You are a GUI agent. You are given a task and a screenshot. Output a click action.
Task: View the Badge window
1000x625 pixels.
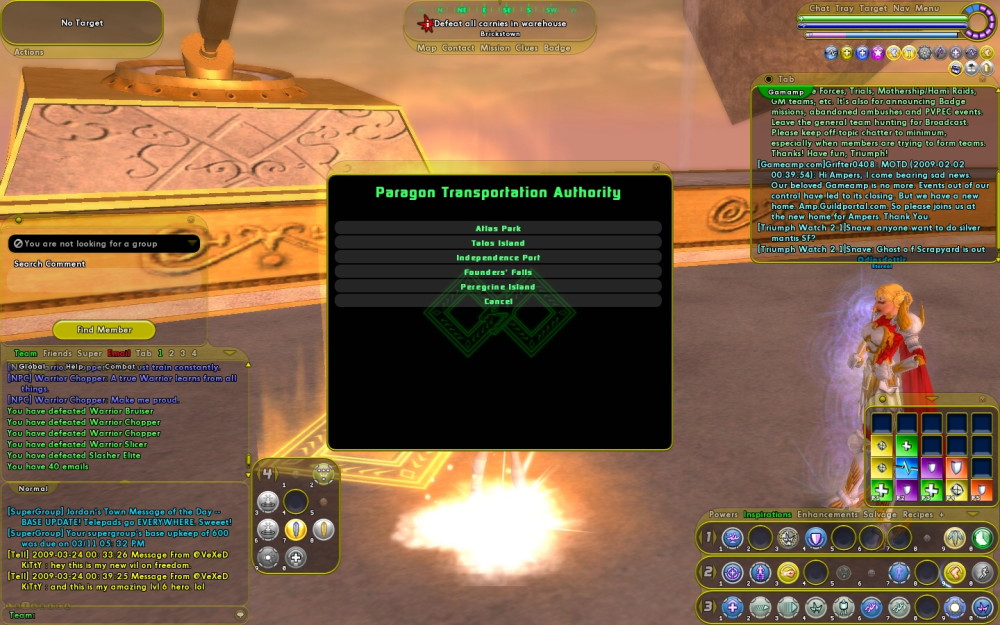coord(557,48)
